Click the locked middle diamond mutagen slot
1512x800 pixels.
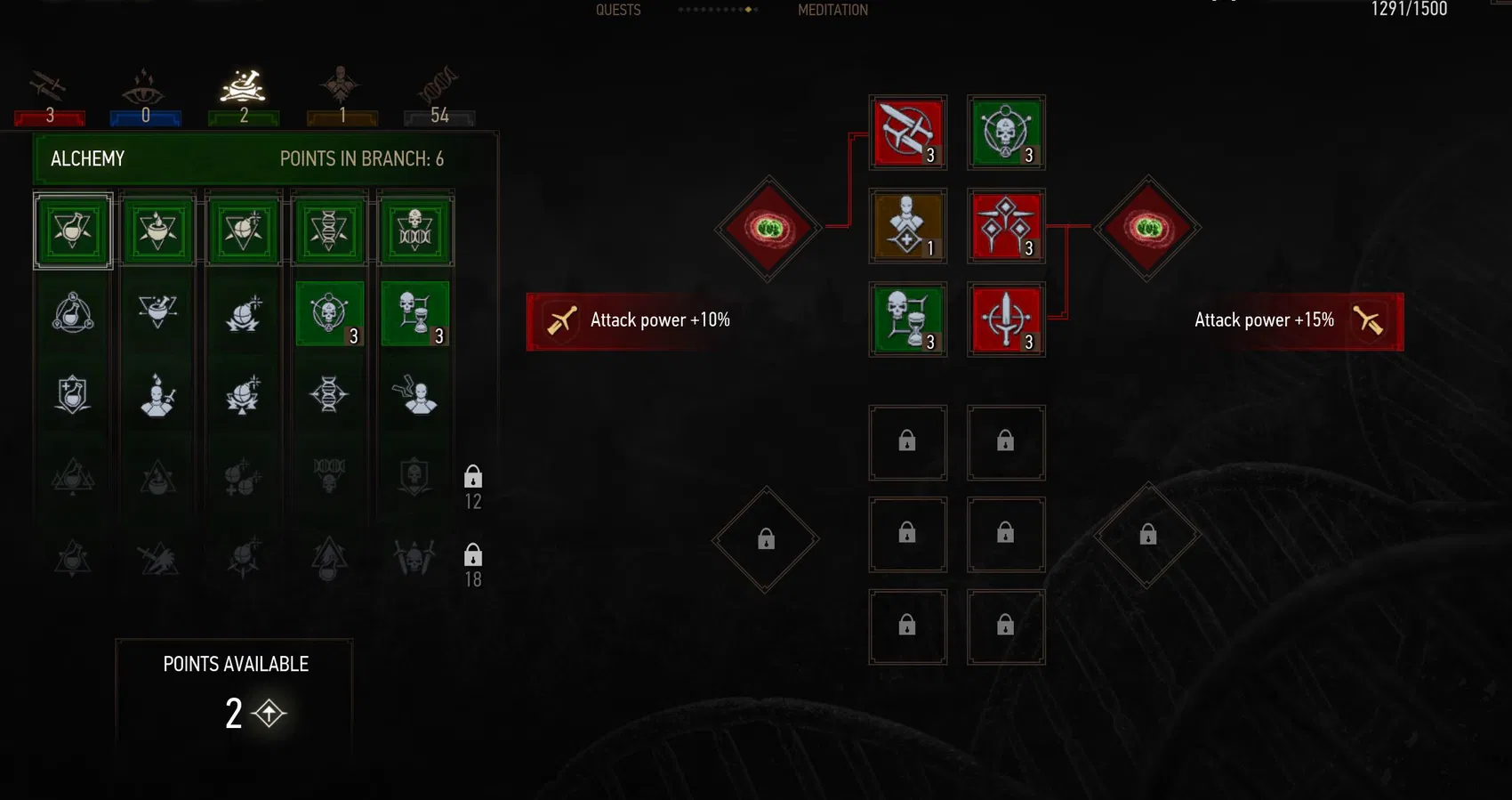[765, 538]
